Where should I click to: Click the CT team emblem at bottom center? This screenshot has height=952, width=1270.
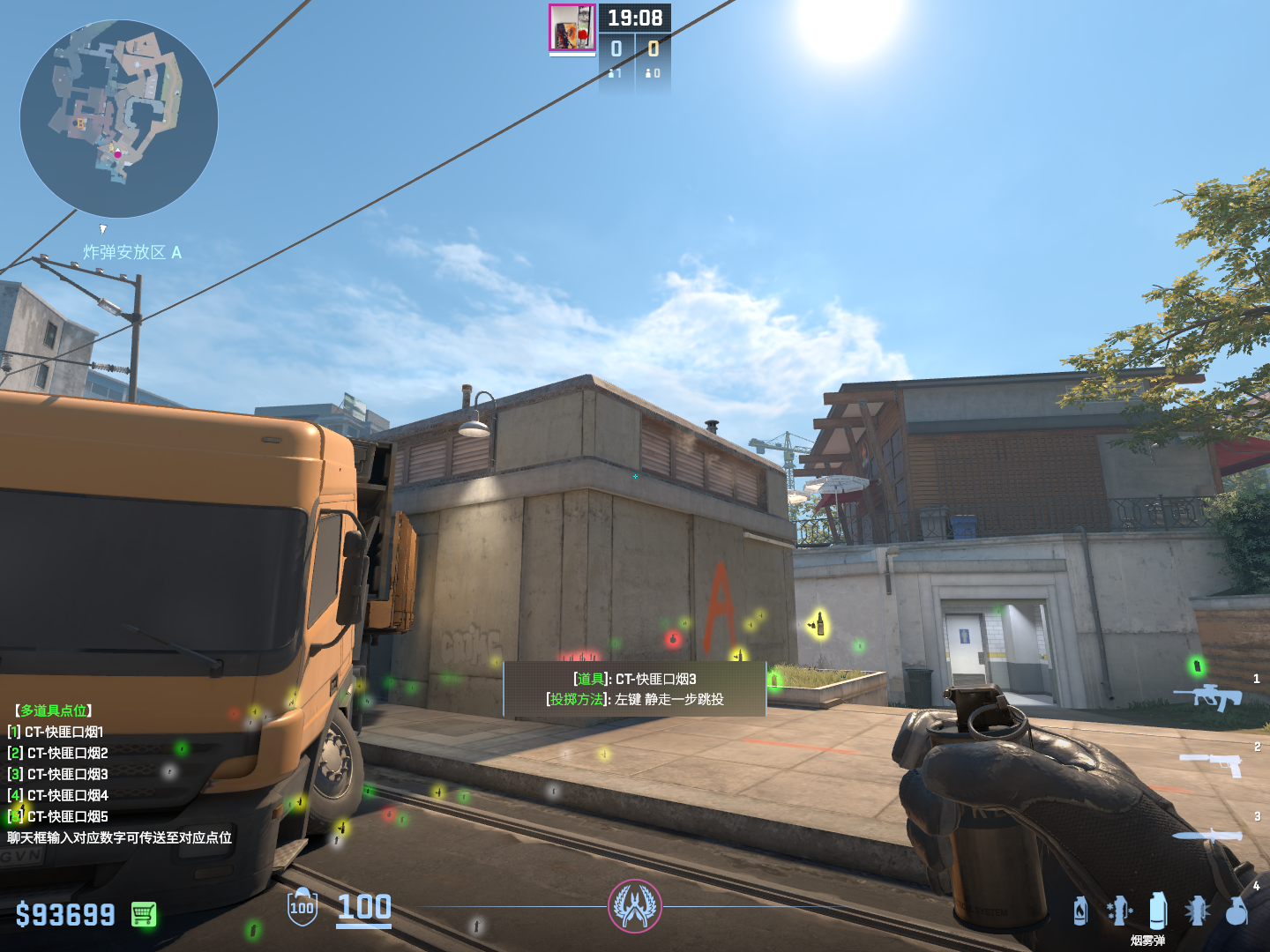pyautogui.click(x=634, y=906)
